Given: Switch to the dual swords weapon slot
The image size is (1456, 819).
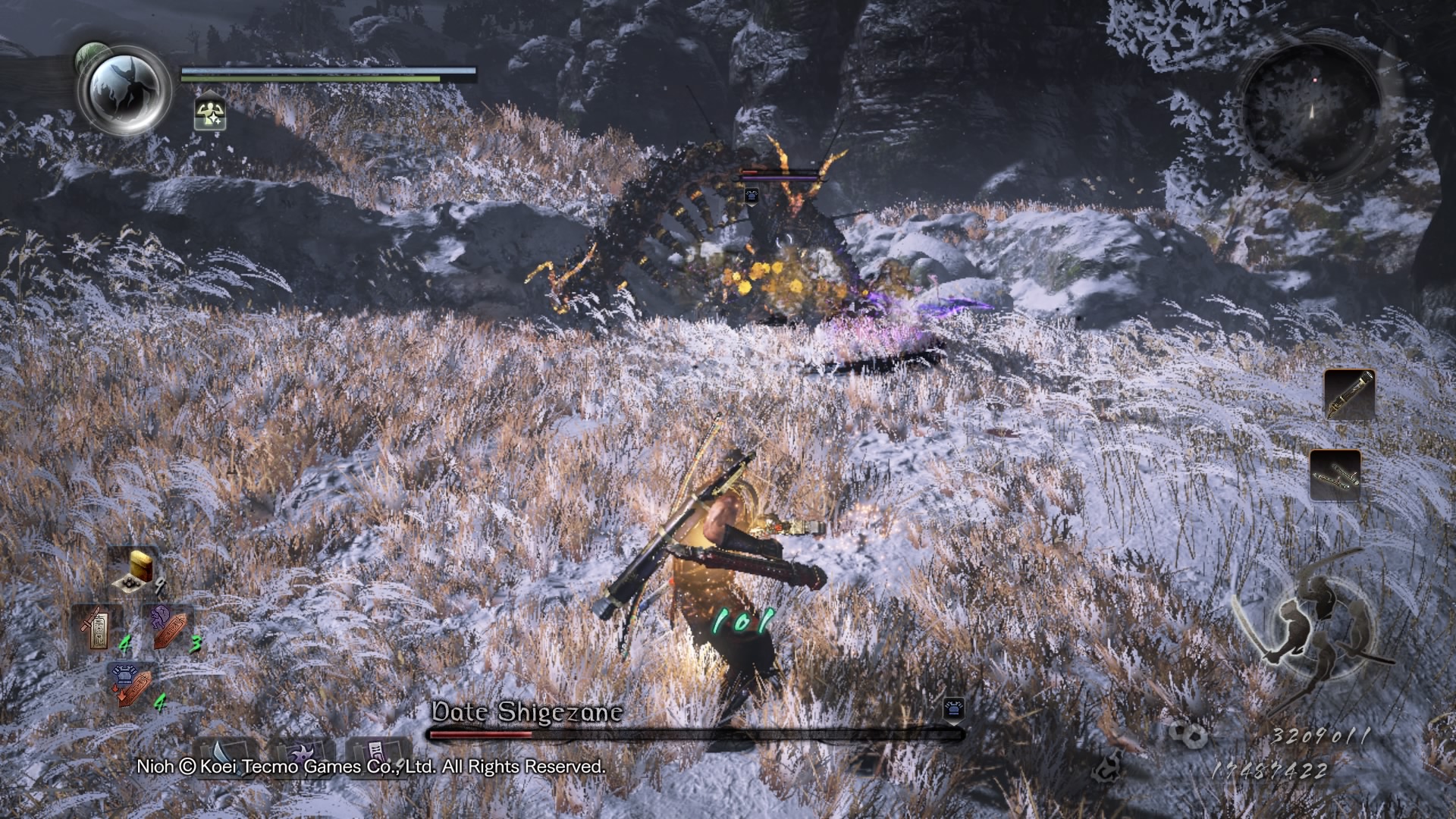Looking at the screenshot, I should [1335, 475].
